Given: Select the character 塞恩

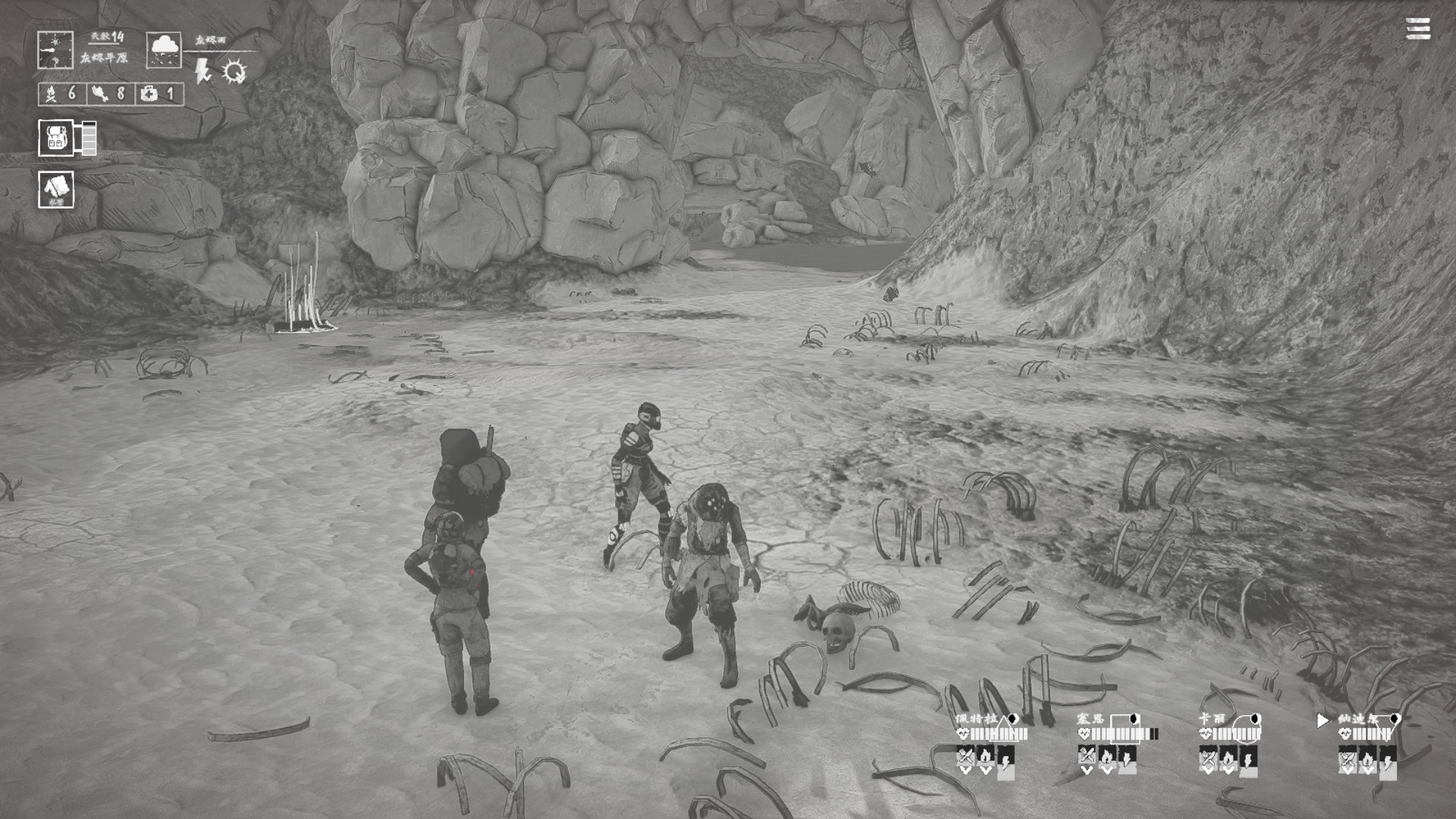Looking at the screenshot, I should click(x=1090, y=719).
